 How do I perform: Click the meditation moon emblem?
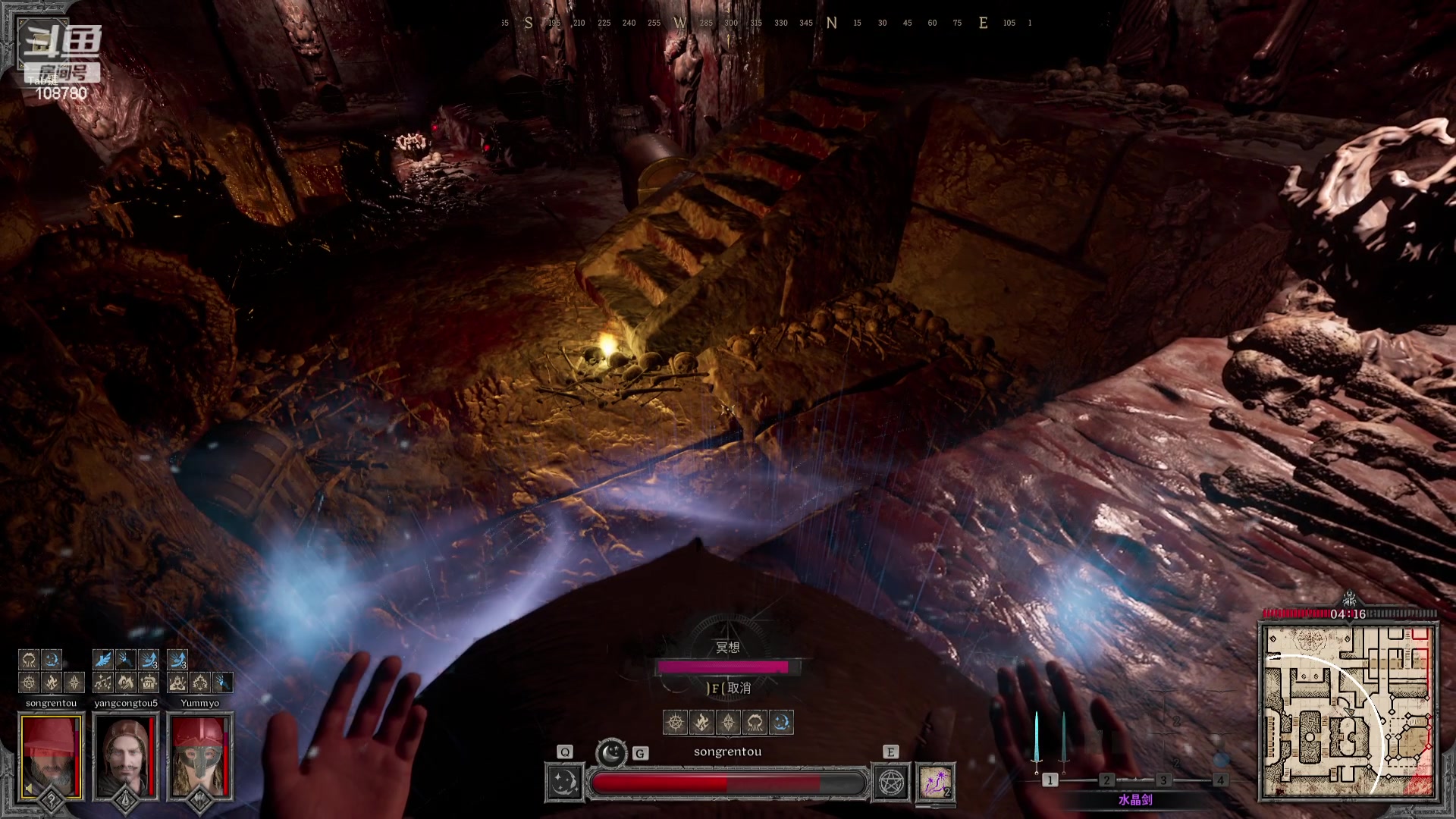(611, 752)
